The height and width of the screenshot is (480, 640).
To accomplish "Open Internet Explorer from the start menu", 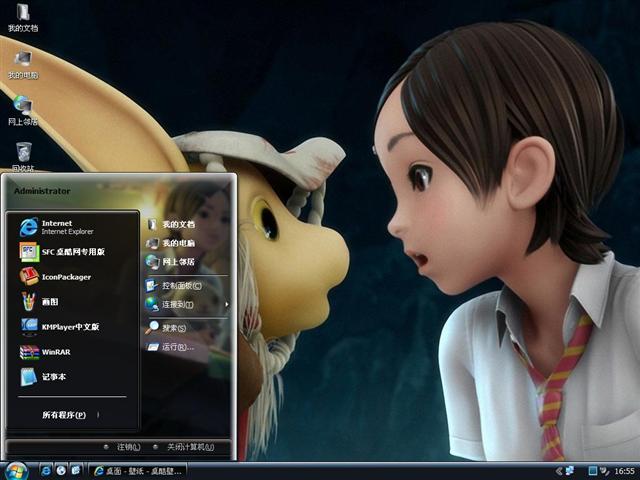I will [x=64, y=226].
